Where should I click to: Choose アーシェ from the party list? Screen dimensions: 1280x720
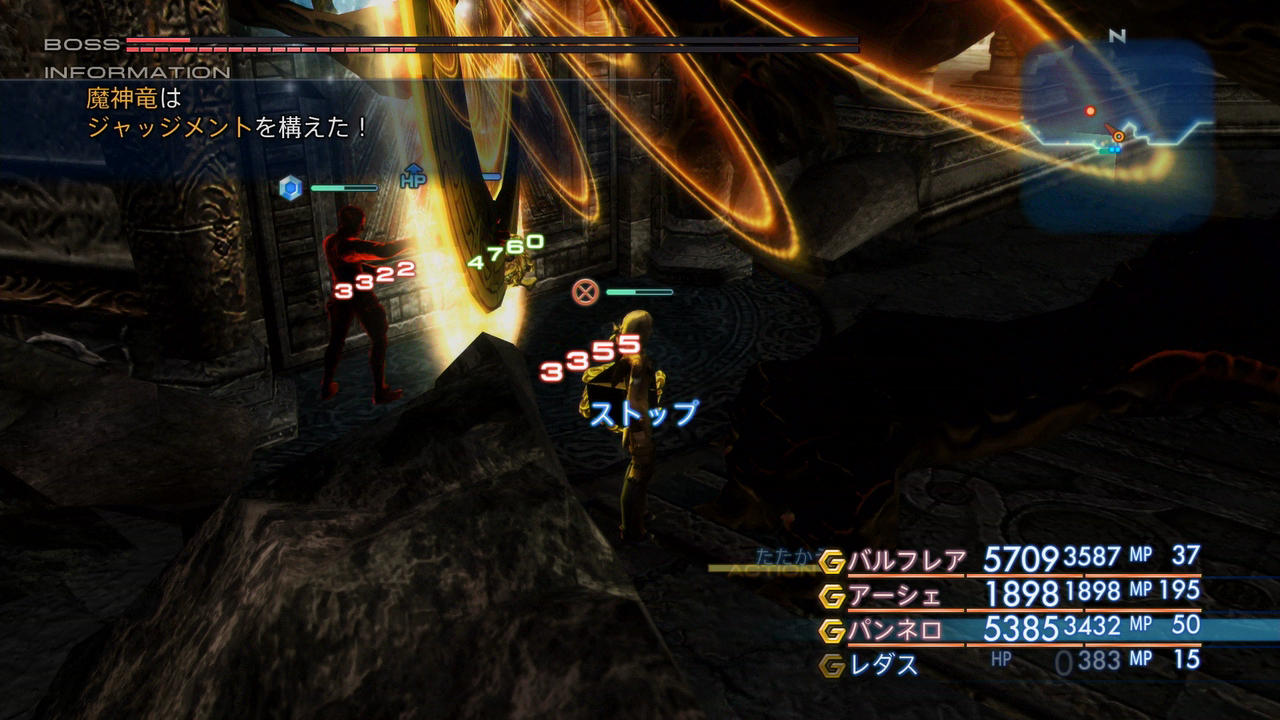895,596
